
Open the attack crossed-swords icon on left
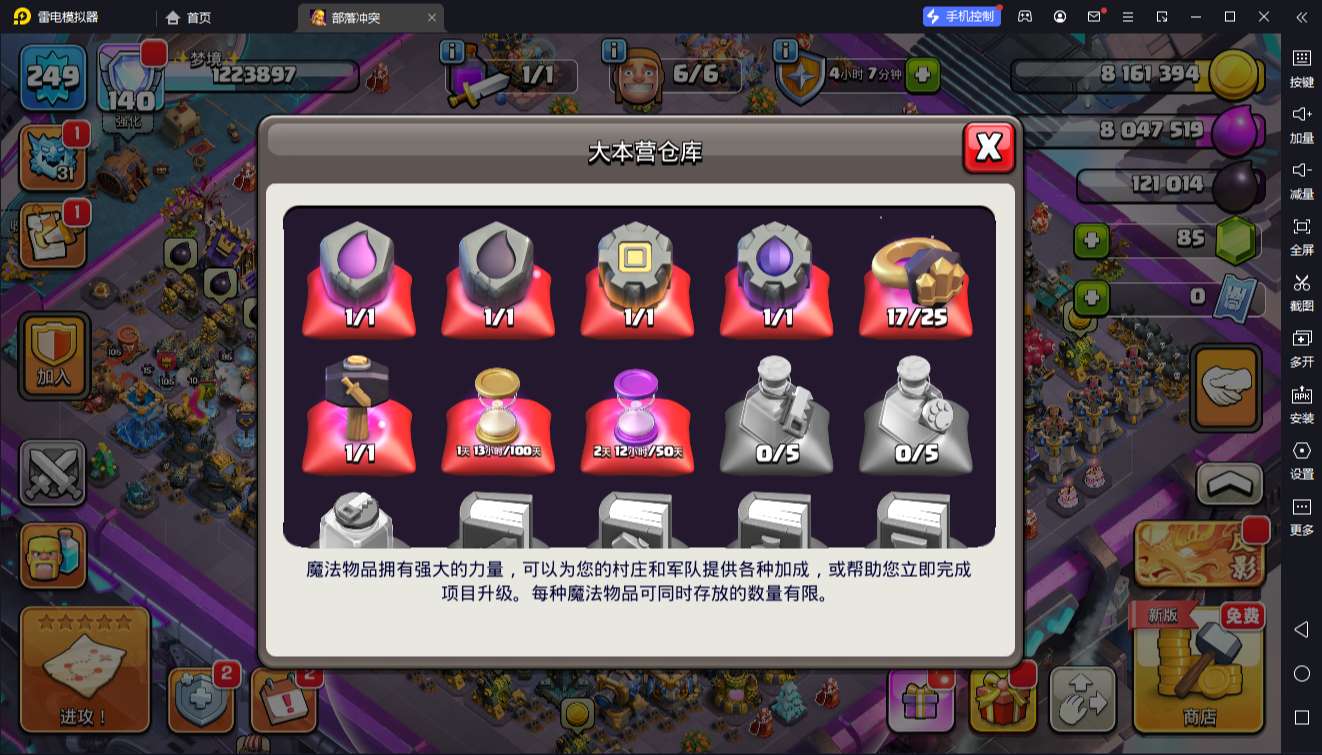pos(53,472)
